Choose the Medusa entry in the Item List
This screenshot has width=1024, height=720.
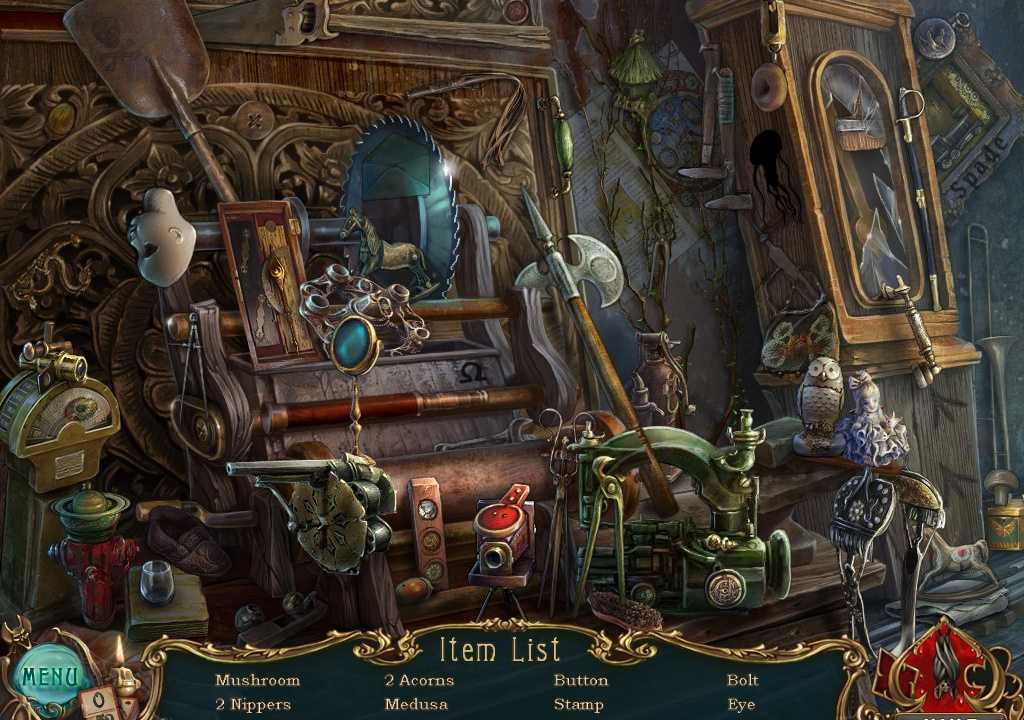coord(416,704)
